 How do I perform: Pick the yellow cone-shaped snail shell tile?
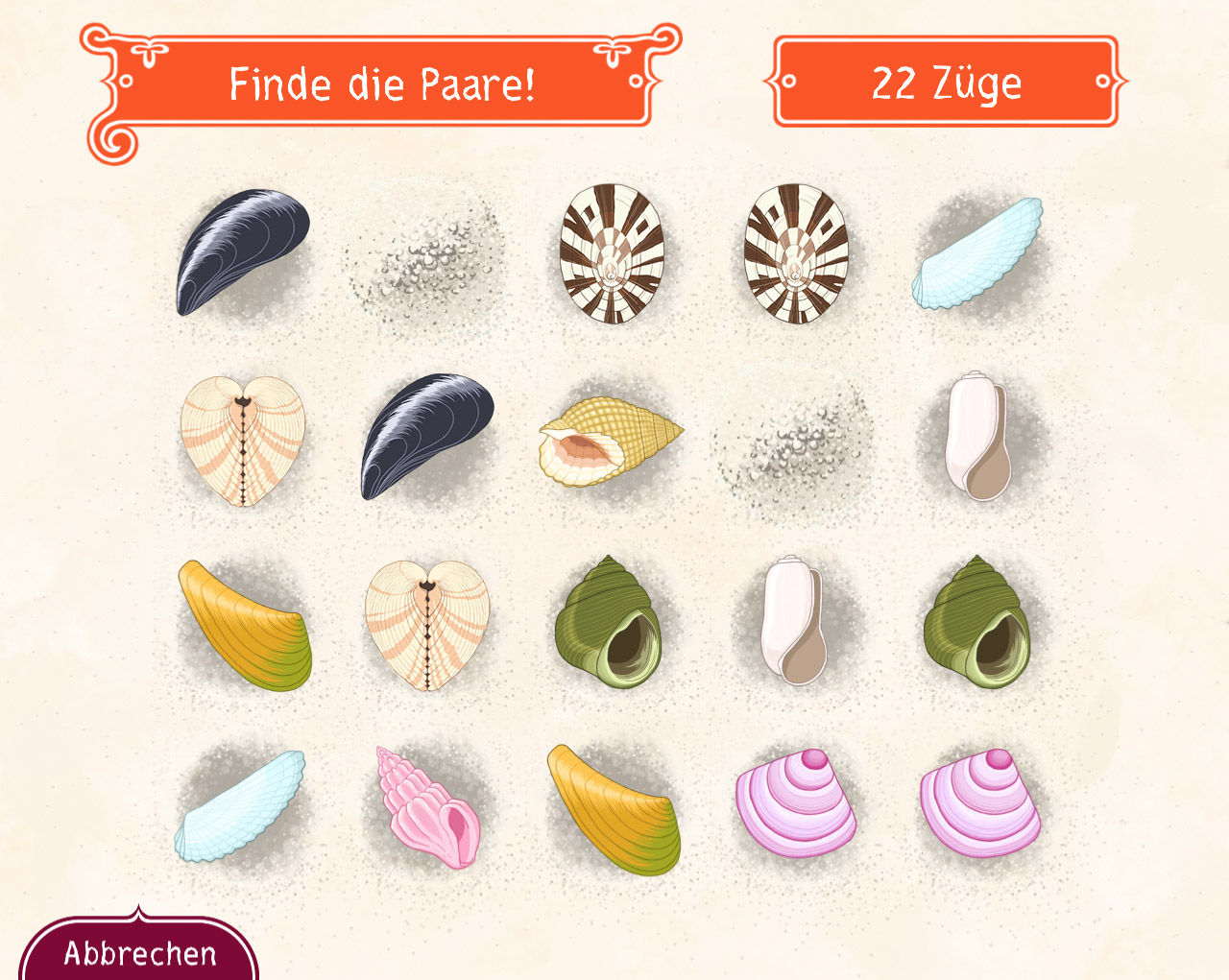coord(610,441)
